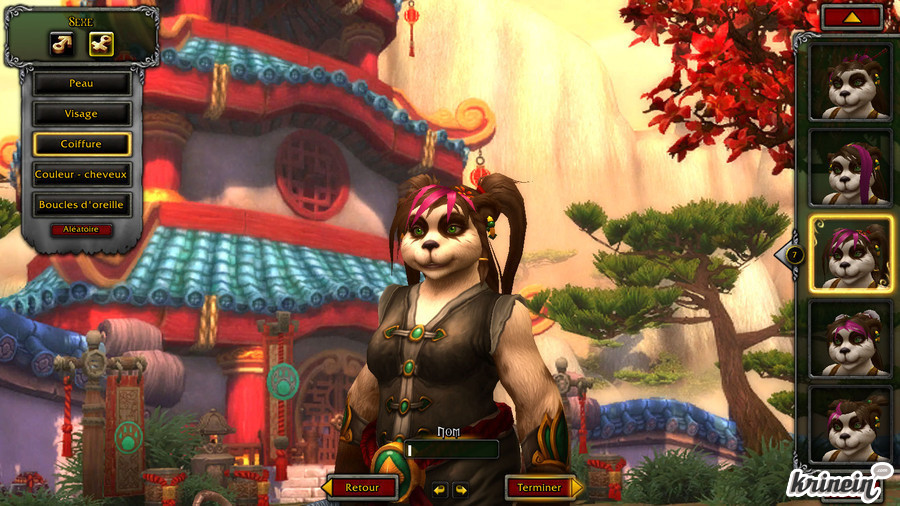The image size is (900, 506).
Task: Click the Nom text field
Action: click(451, 450)
